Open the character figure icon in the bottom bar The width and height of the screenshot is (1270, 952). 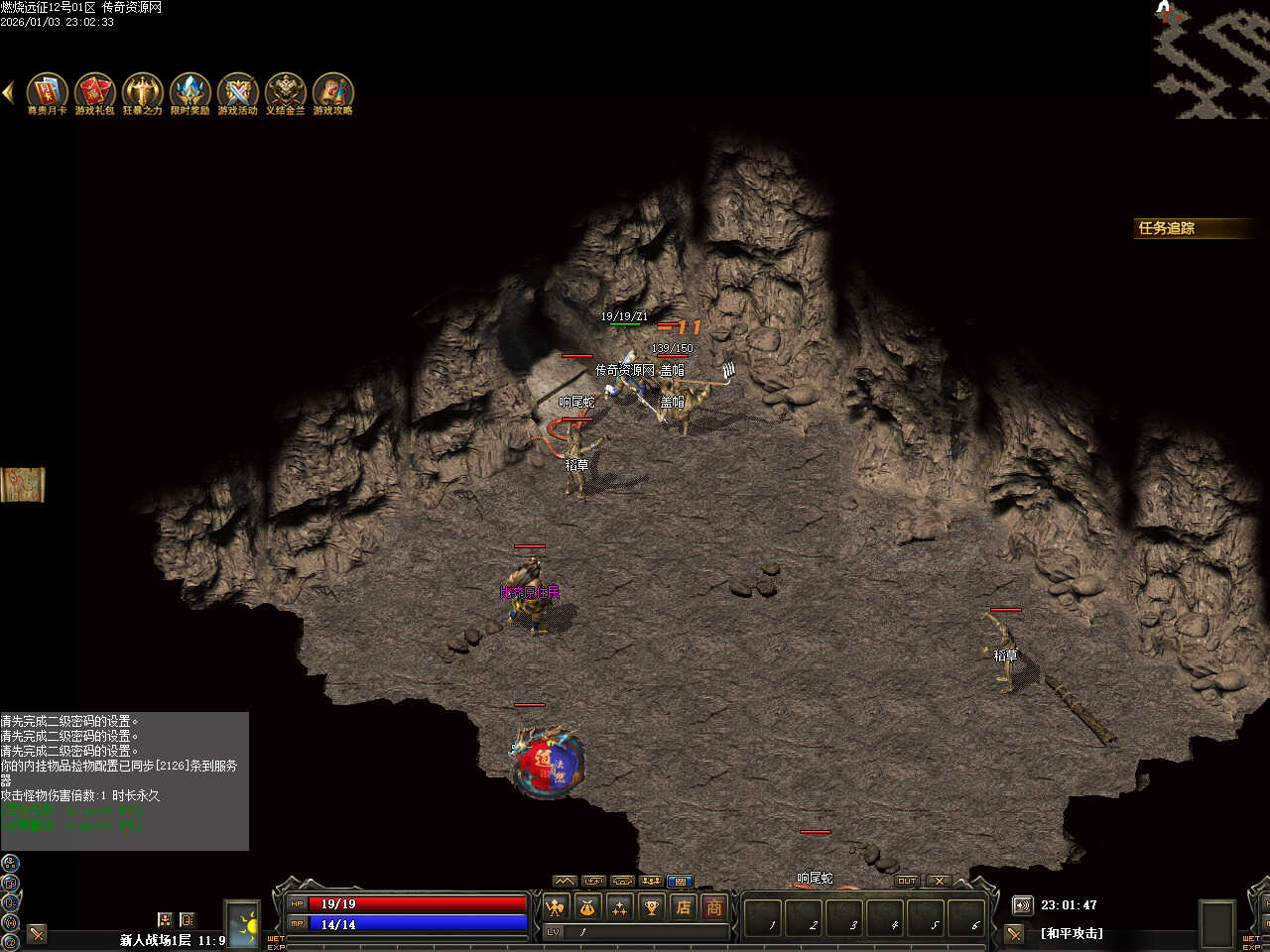click(x=556, y=906)
